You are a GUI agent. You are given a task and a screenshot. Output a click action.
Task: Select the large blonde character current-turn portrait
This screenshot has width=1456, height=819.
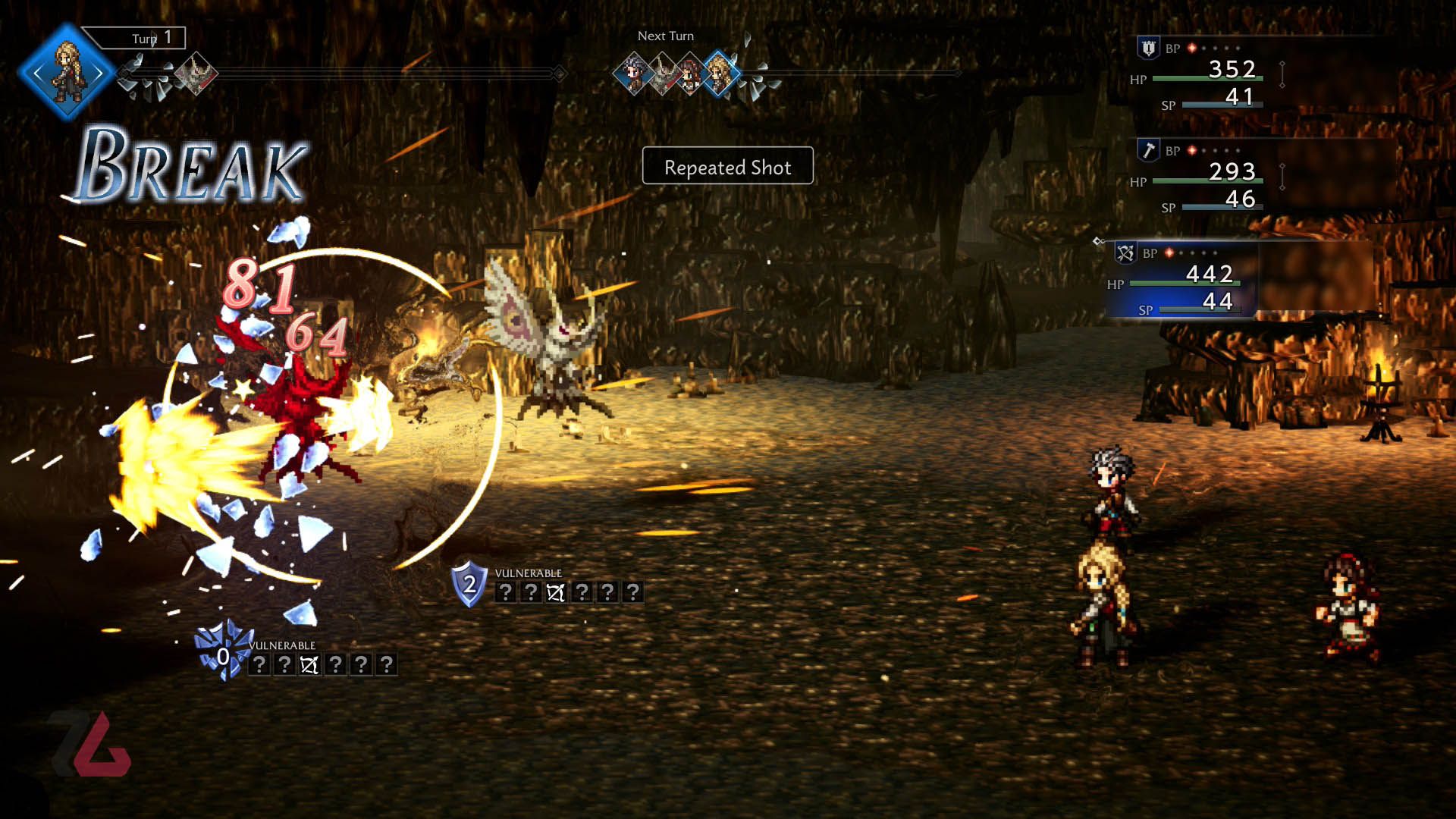click(67, 72)
